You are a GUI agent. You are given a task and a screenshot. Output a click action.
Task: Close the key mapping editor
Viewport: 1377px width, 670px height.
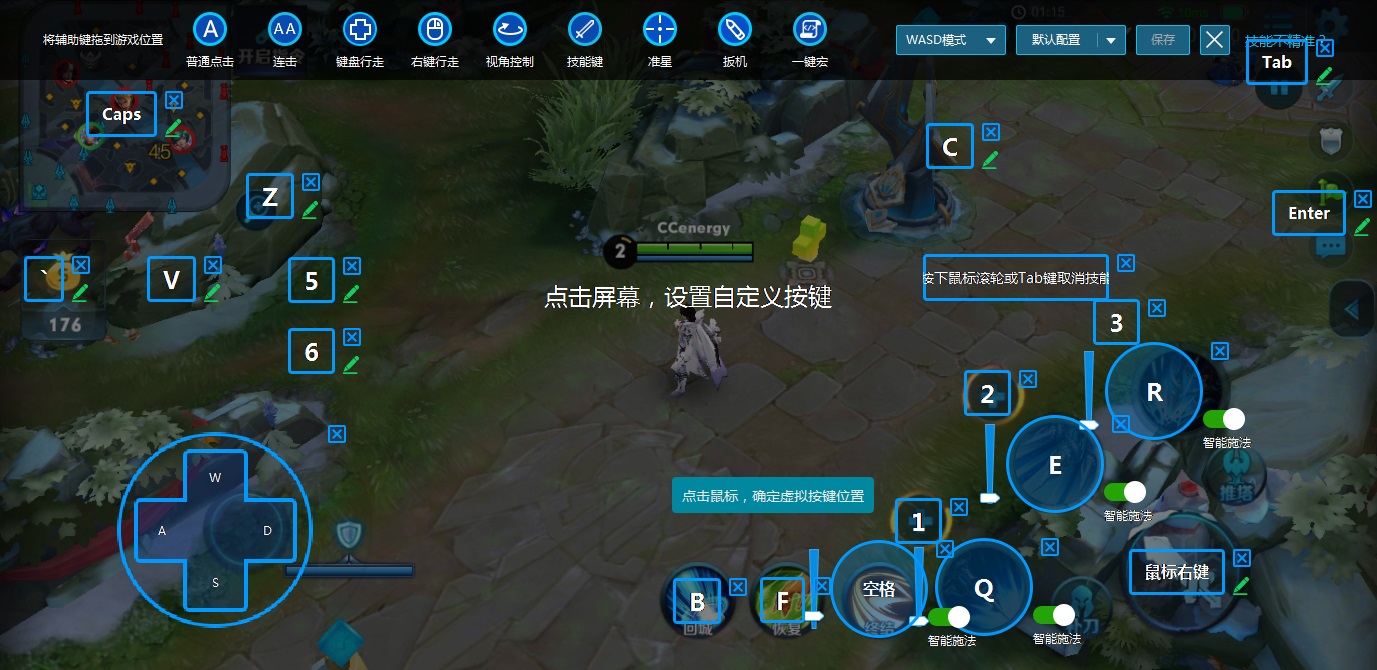point(1214,40)
